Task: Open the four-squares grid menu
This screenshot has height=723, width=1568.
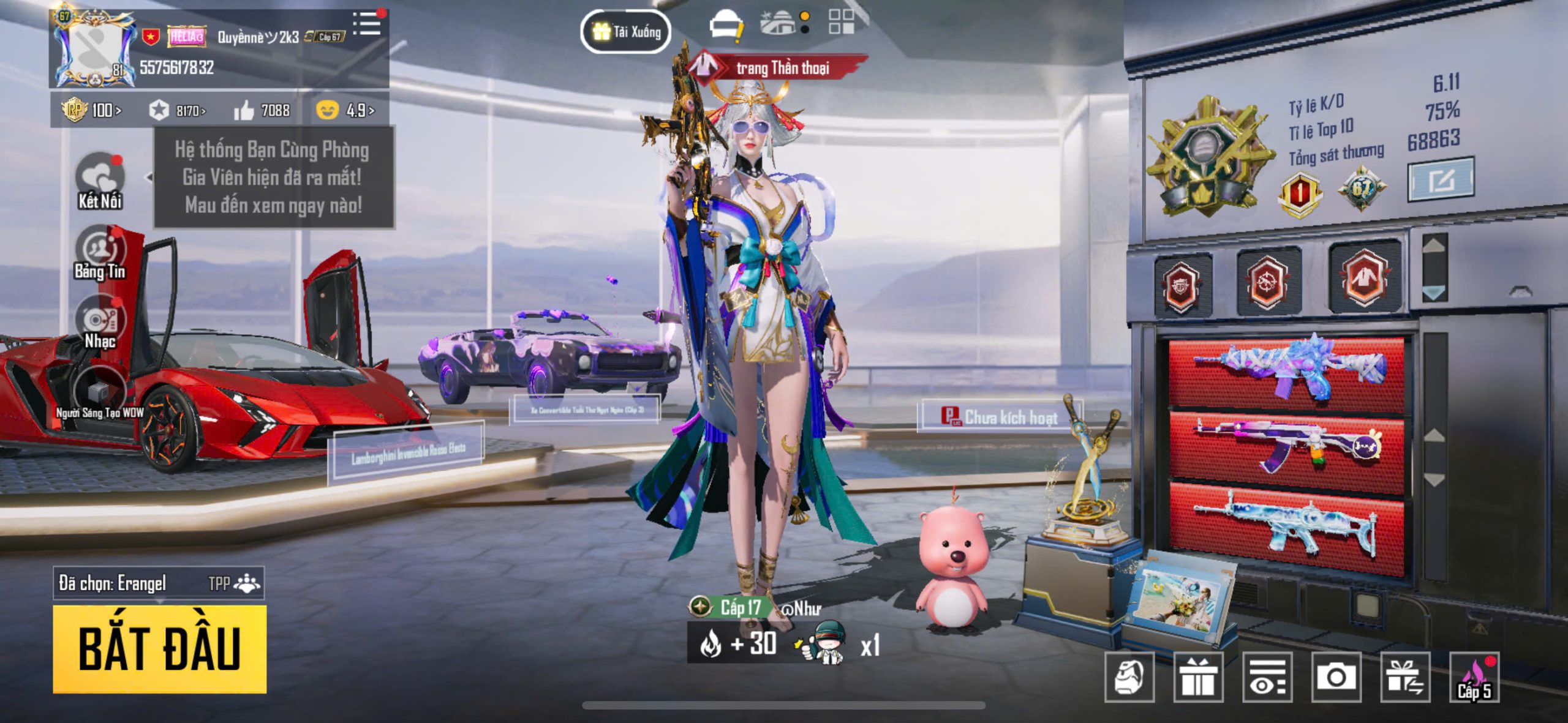Action: click(841, 22)
